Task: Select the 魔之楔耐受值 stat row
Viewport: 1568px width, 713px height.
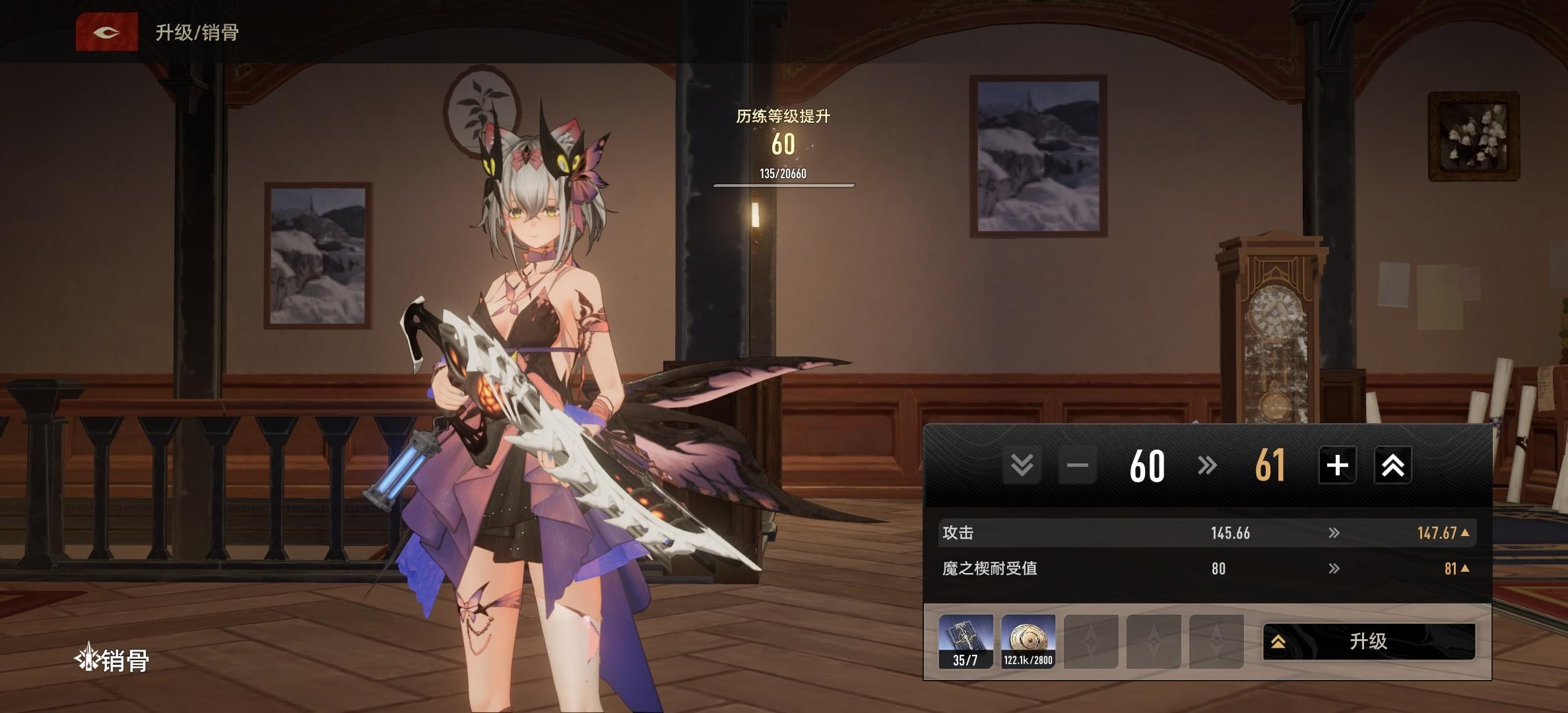Action: pos(1206,568)
